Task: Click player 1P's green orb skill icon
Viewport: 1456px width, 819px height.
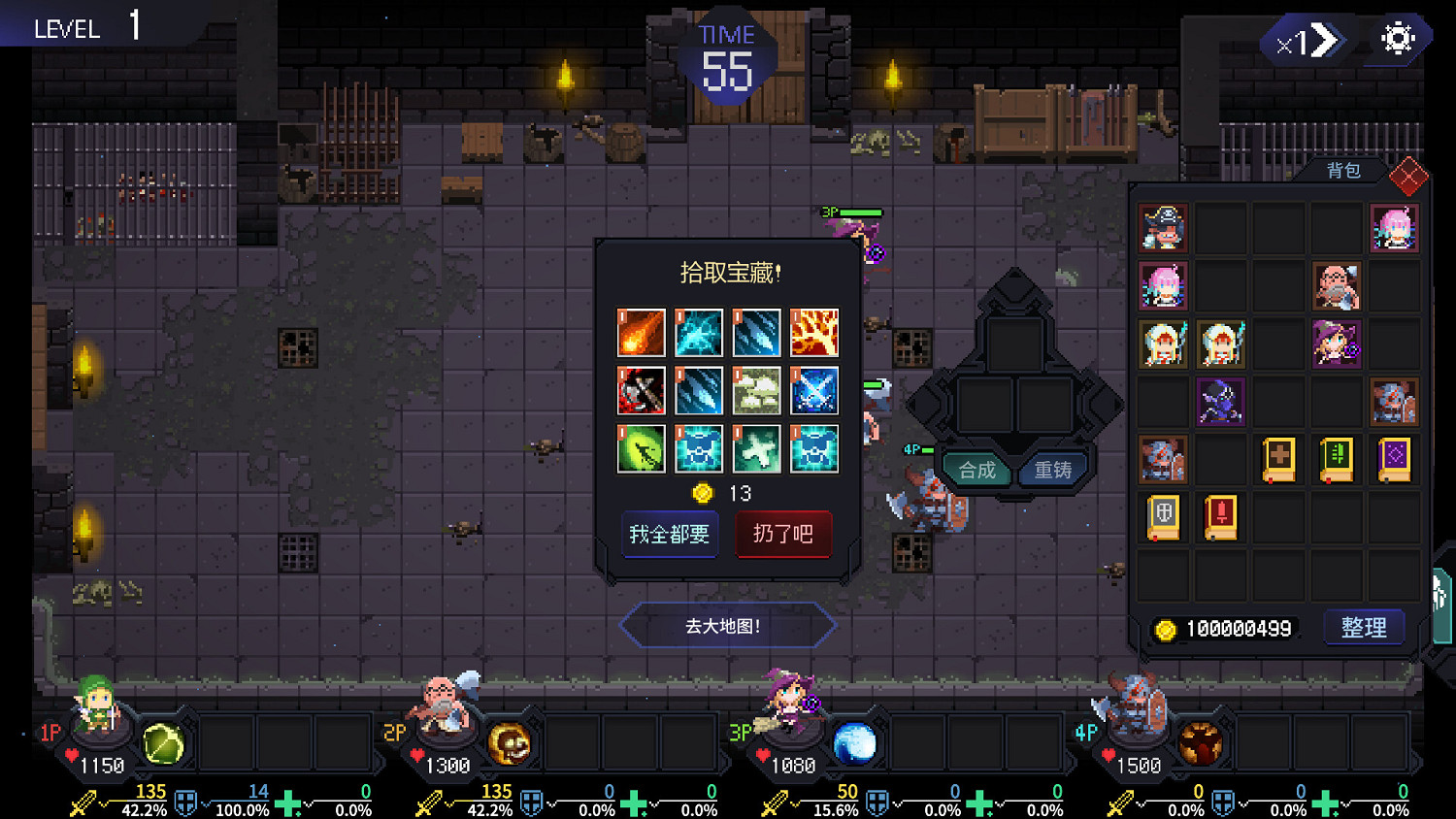Action: point(163,742)
